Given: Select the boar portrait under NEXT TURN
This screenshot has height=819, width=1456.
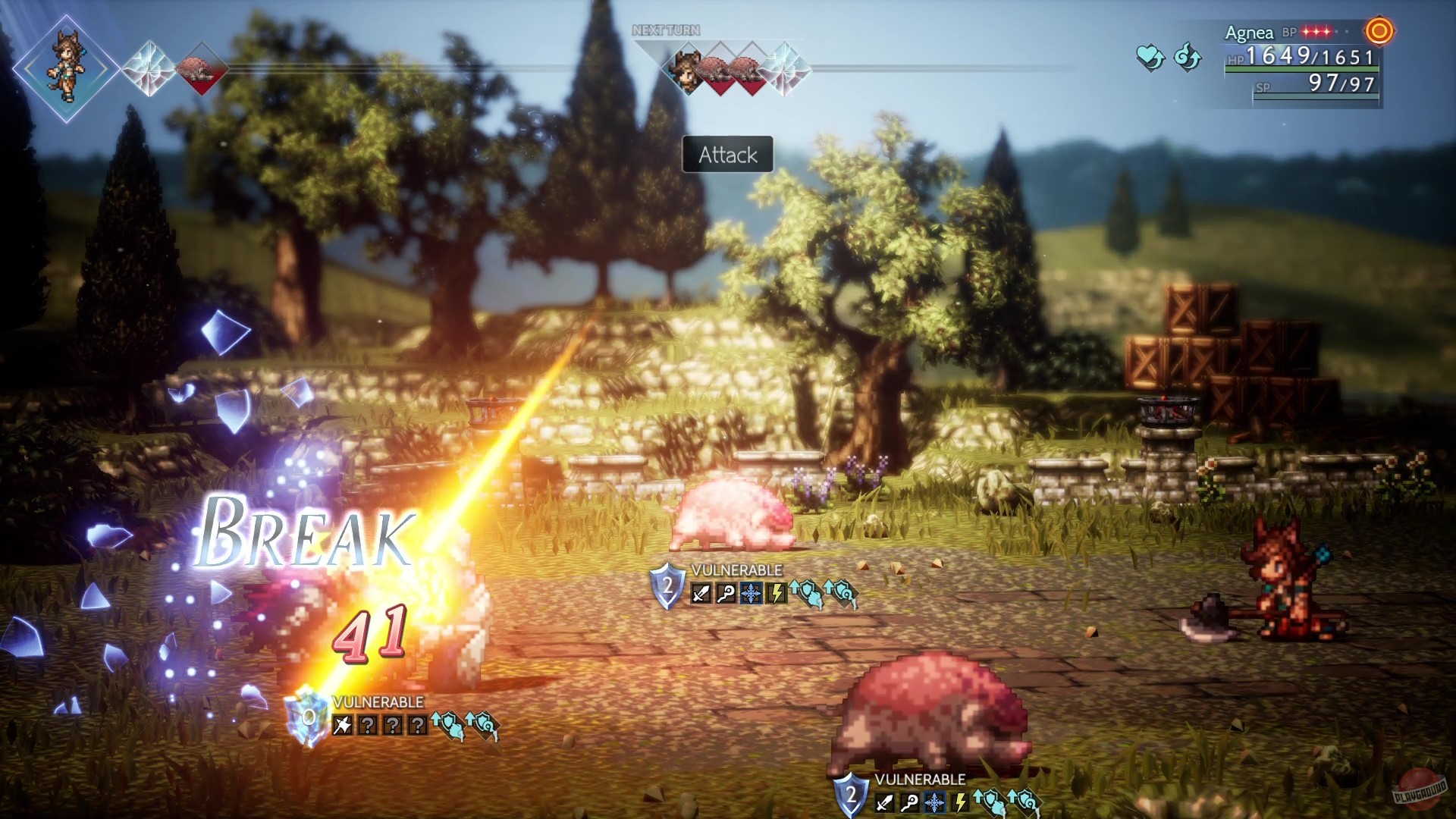Looking at the screenshot, I should 714,72.
